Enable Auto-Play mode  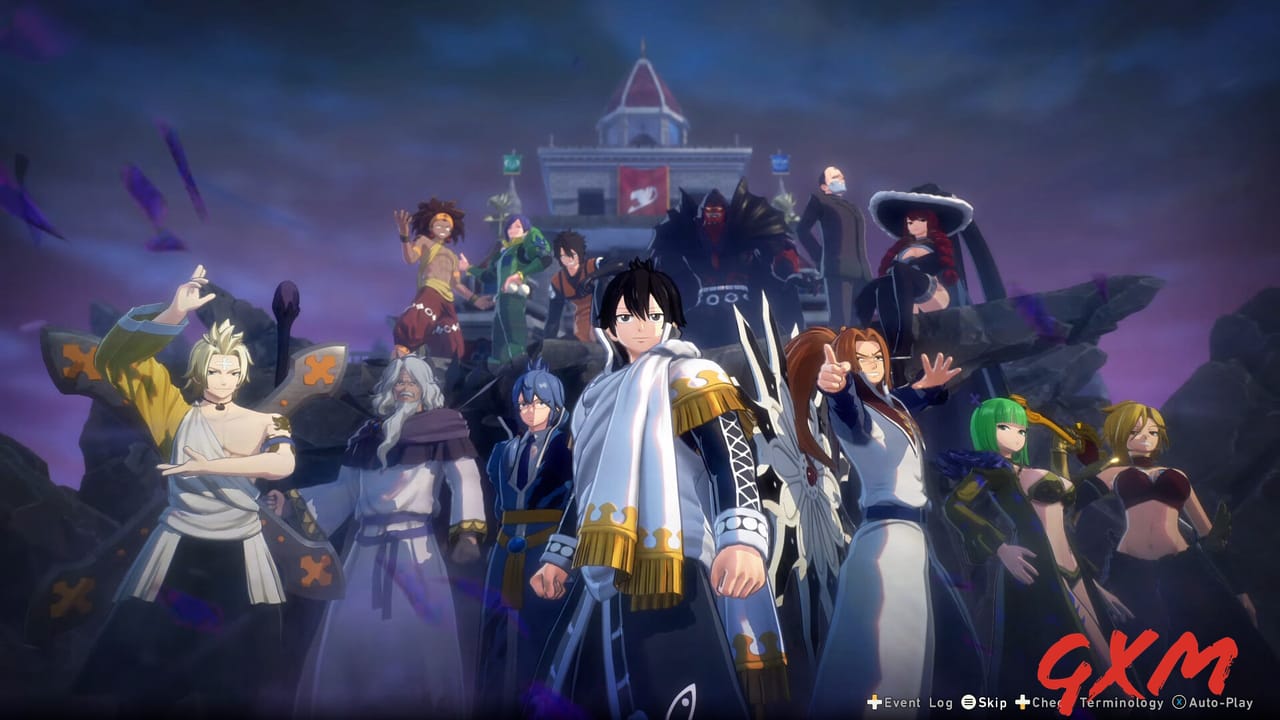(x=1222, y=704)
